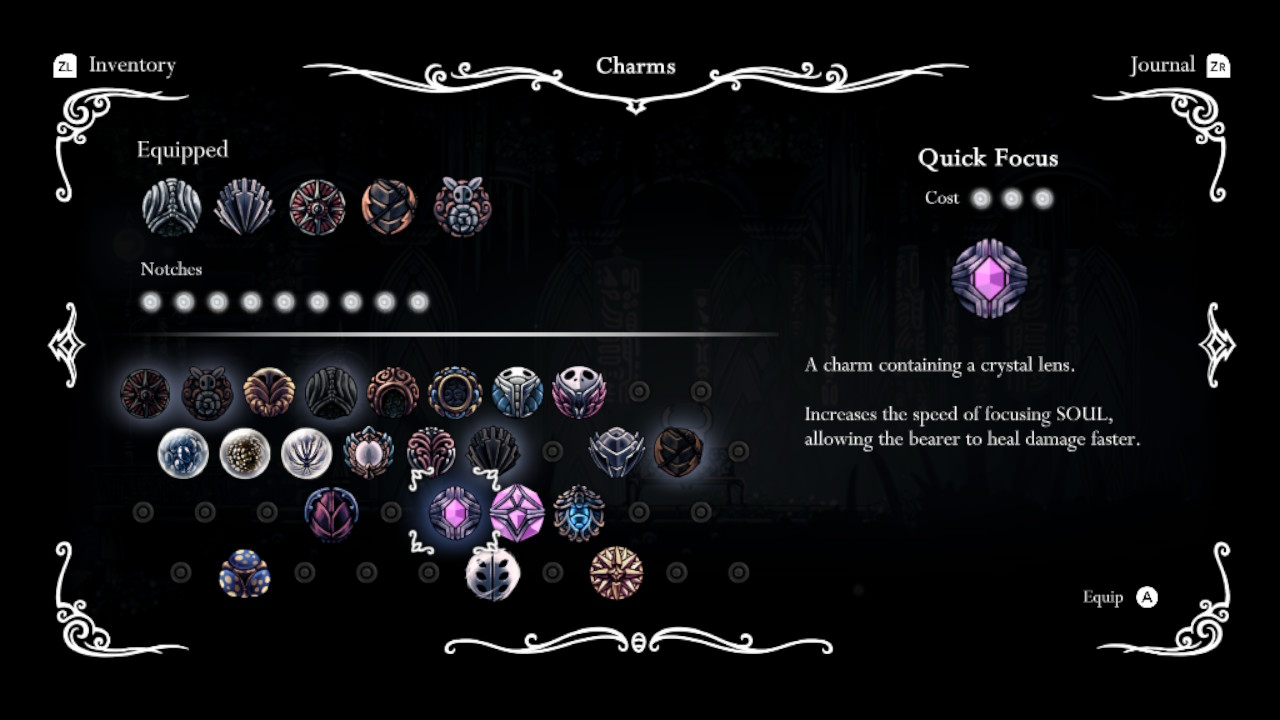This screenshot has height=720, width=1280.
Task: Click the Quick Focus title heading
Action: click(989, 158)
